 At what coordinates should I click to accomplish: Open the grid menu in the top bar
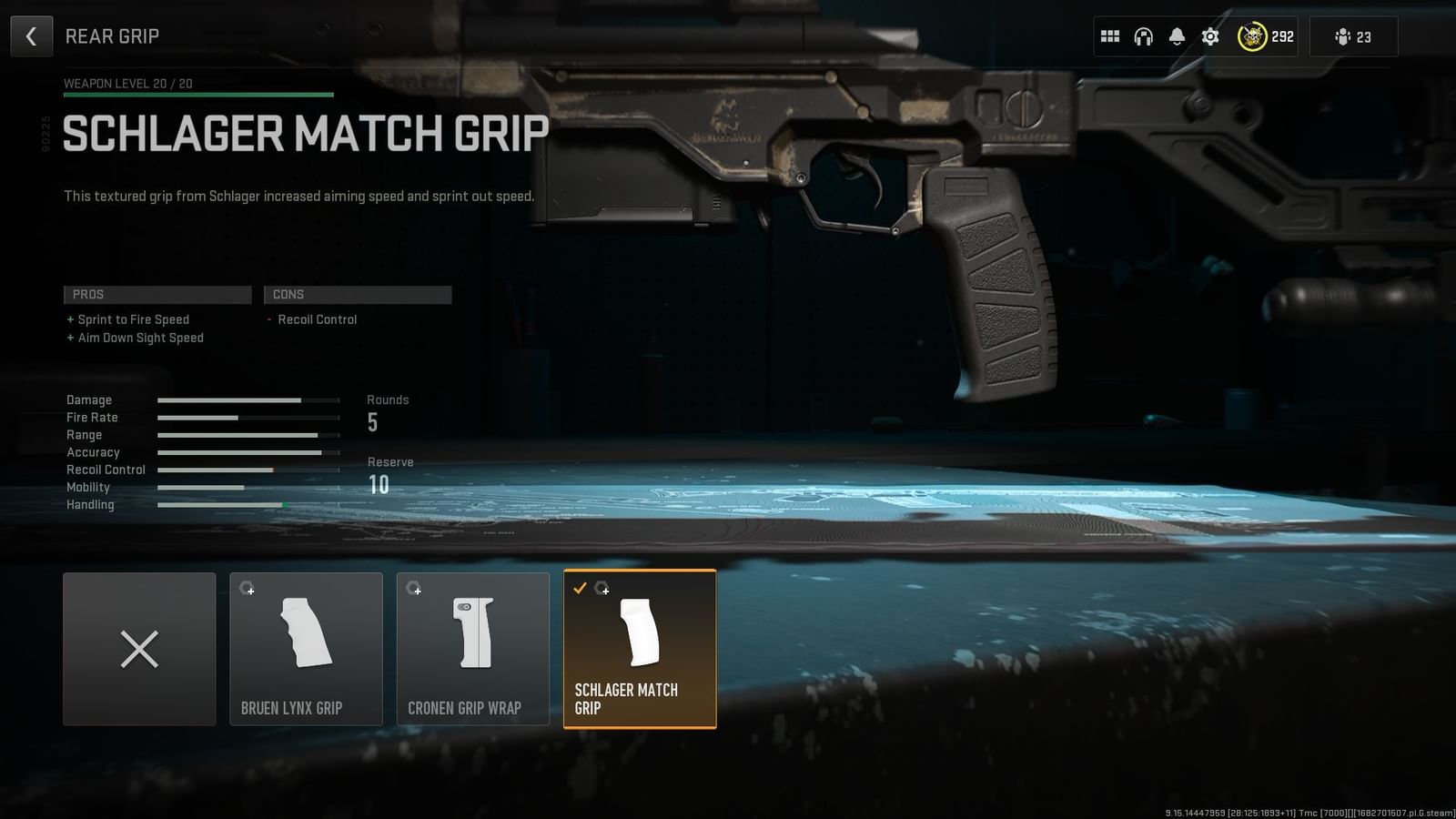pyautogui.click(x=1109, y=36)
